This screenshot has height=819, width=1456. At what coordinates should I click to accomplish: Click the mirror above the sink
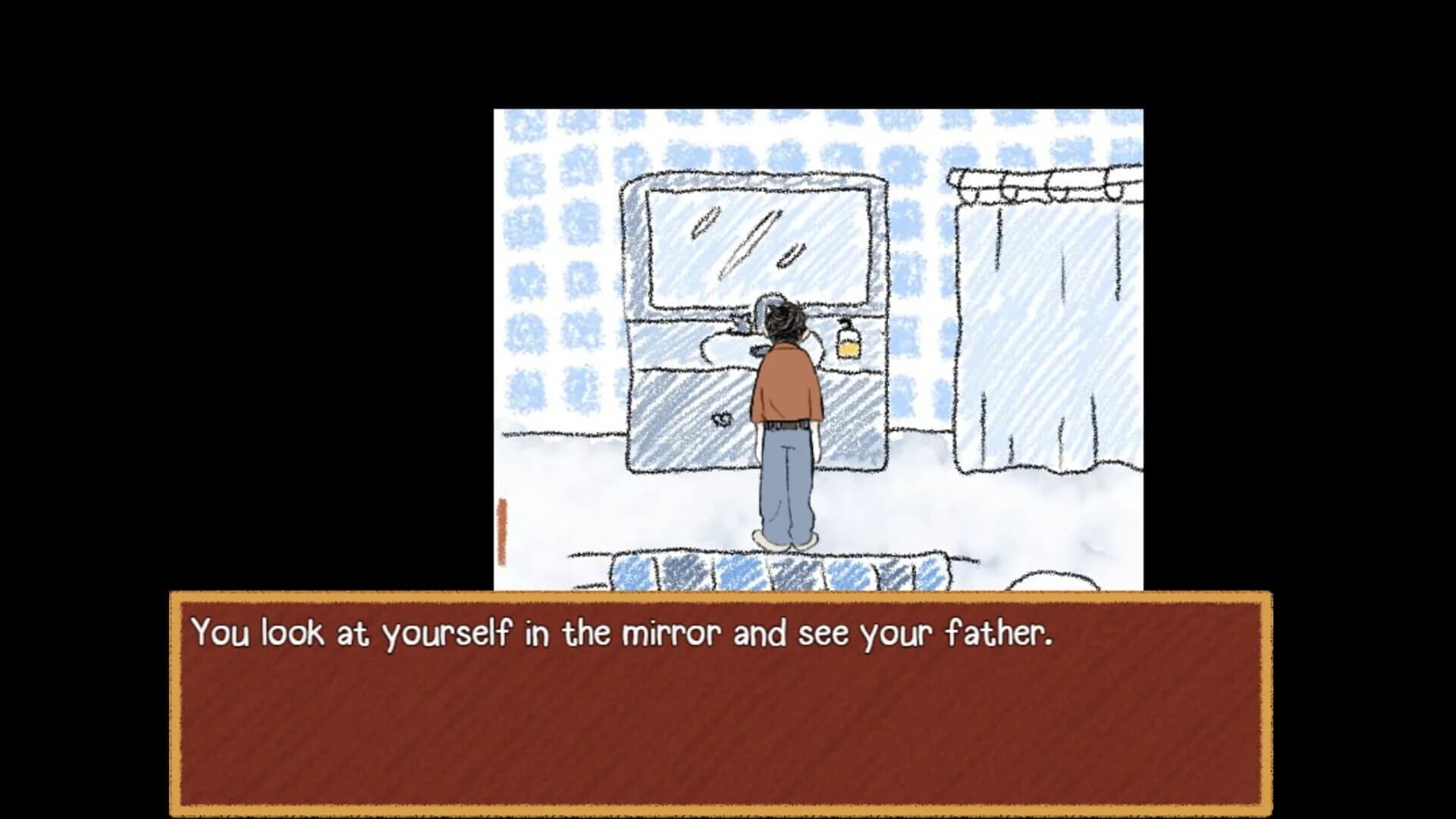tap(758, 243)
